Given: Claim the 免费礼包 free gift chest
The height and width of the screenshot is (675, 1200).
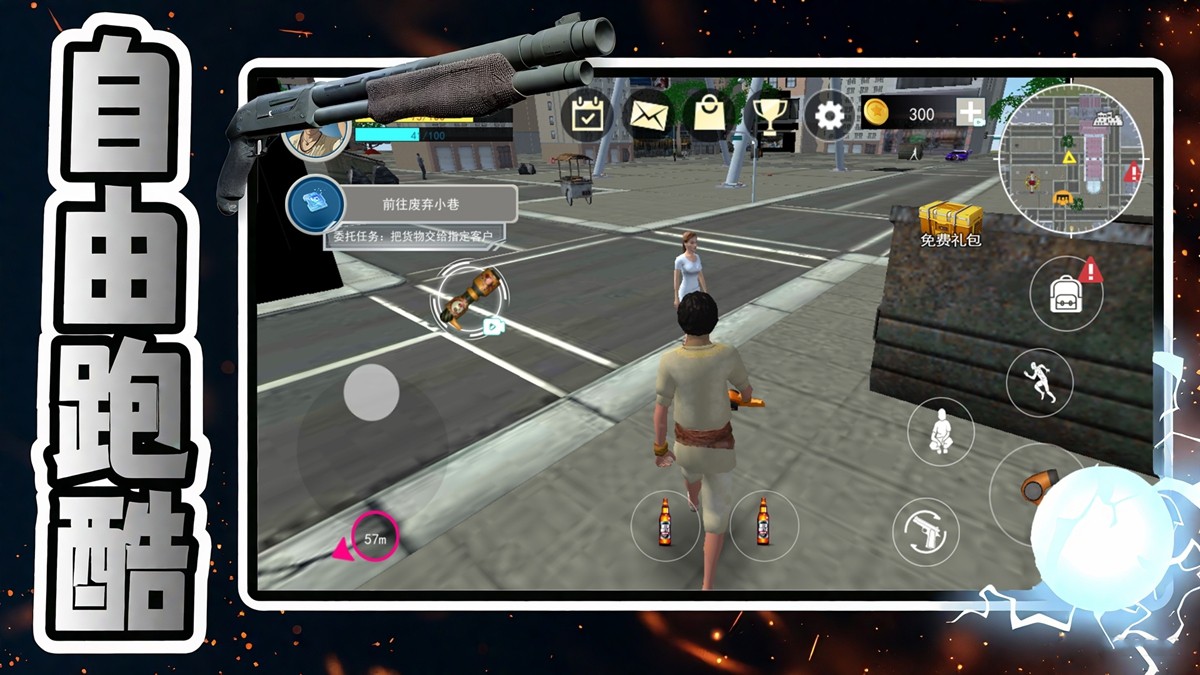Looking at the screenshot, I should (x=948, y=224).
